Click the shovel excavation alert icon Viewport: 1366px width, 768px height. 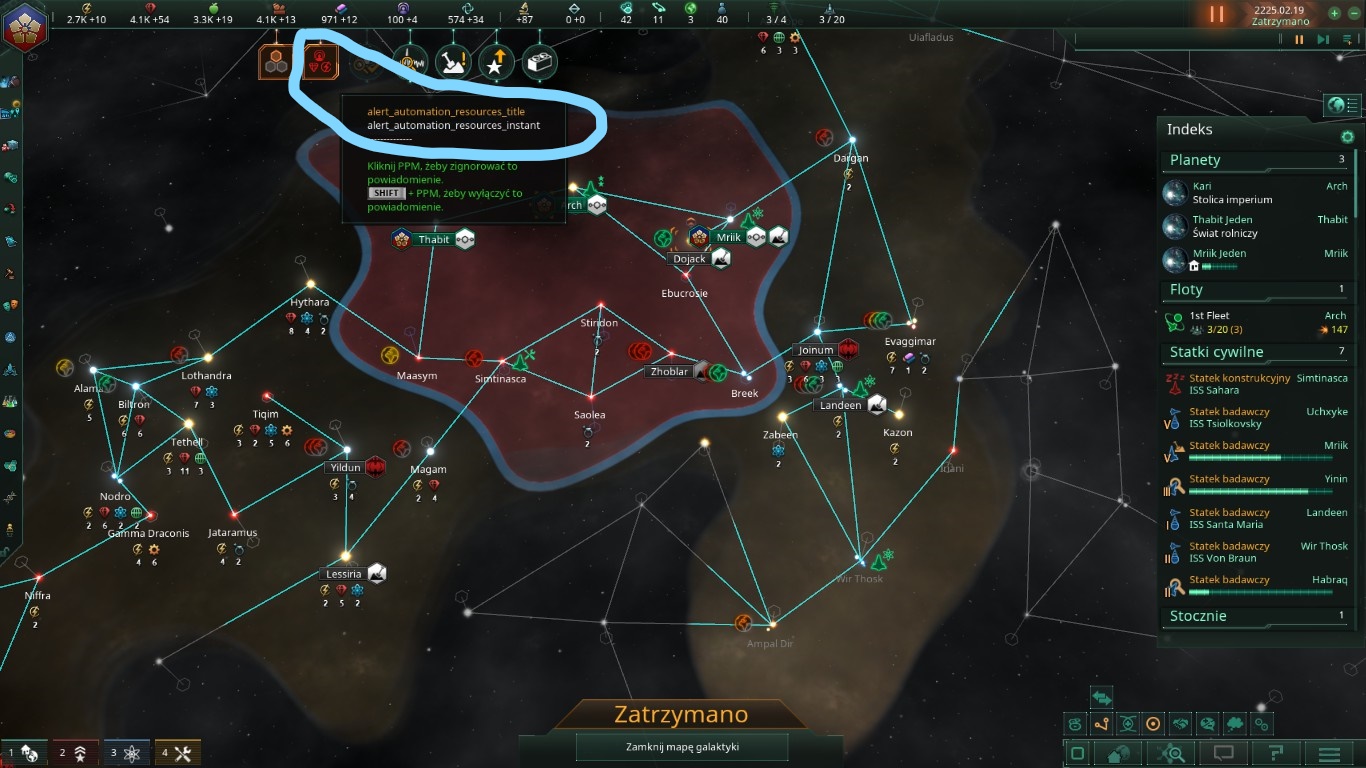(x=452, y=60)
